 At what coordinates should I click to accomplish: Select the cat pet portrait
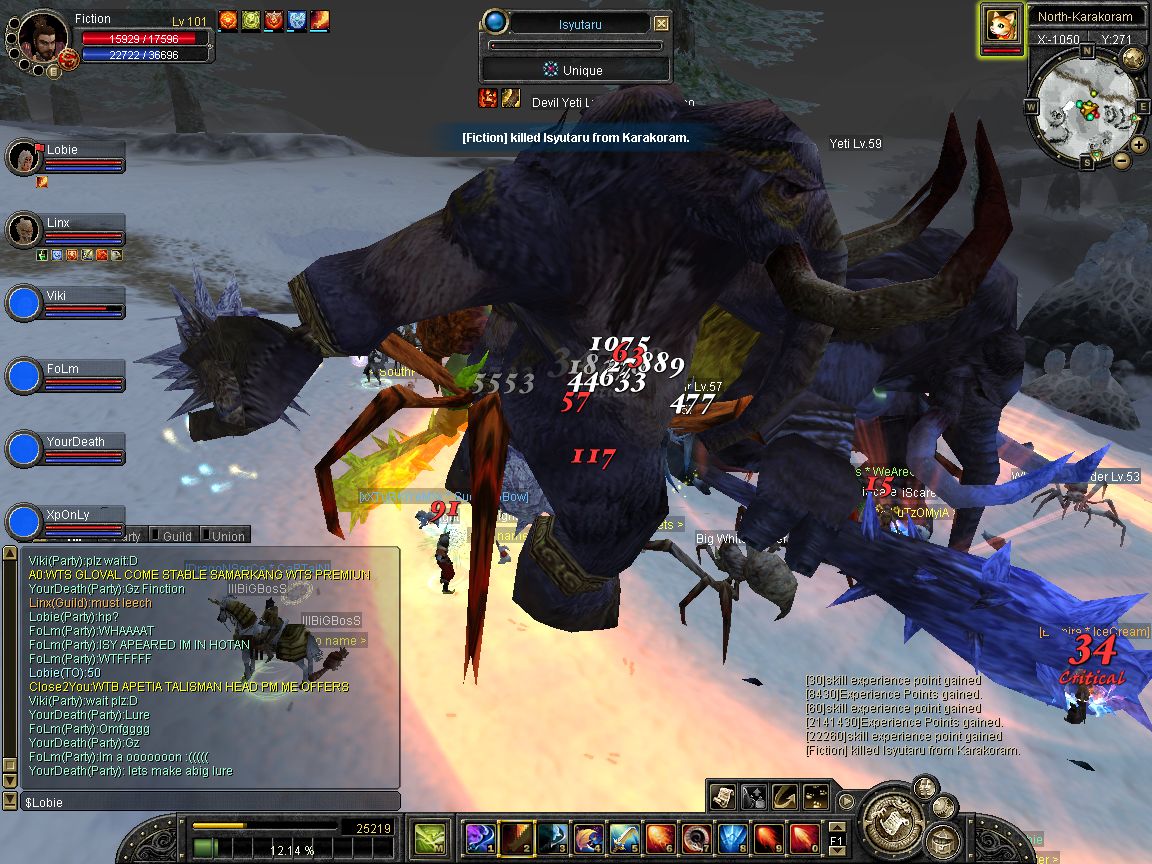[x=1001, y=26]
